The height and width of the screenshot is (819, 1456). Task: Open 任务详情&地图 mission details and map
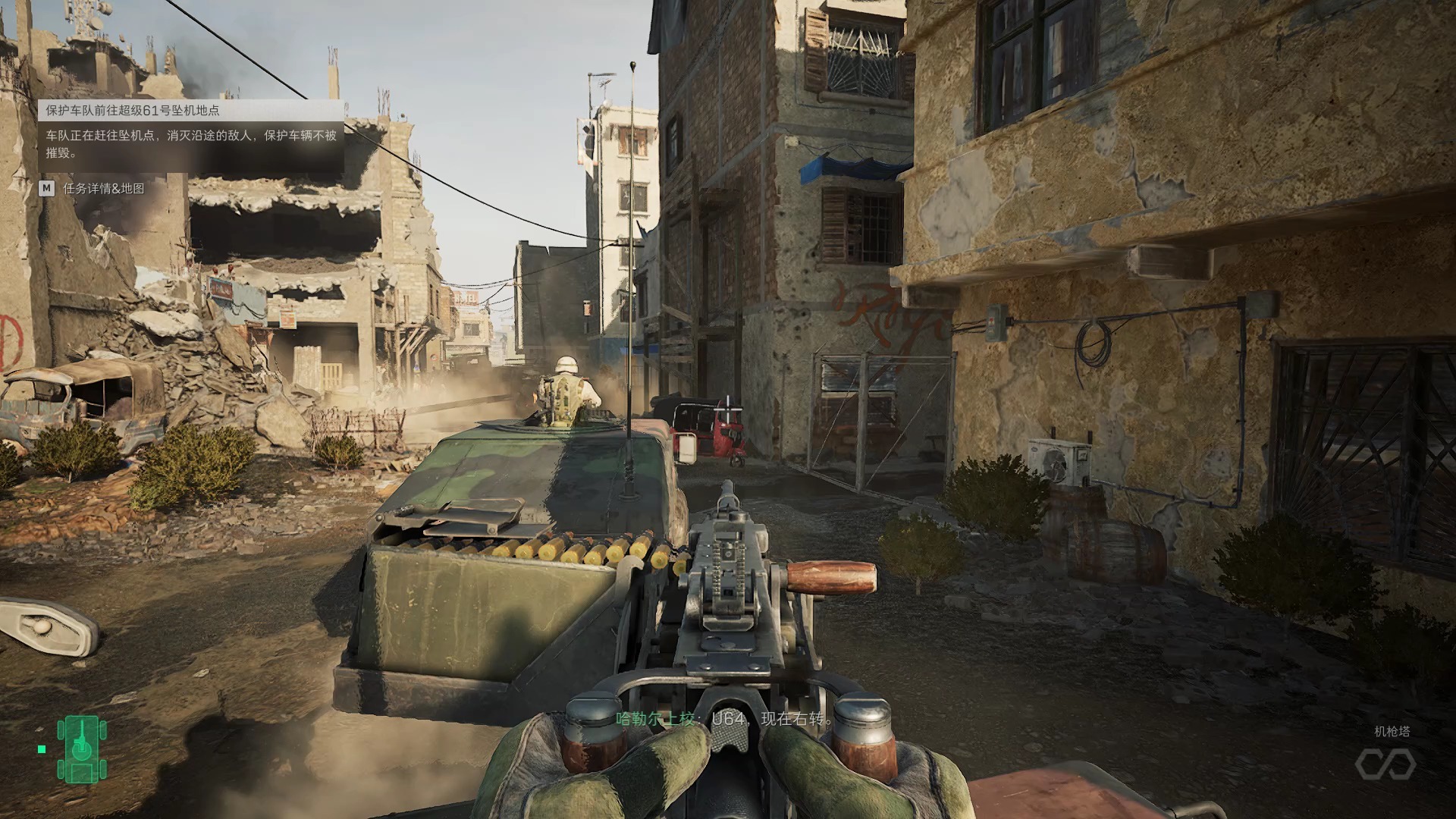pos(92,188)
